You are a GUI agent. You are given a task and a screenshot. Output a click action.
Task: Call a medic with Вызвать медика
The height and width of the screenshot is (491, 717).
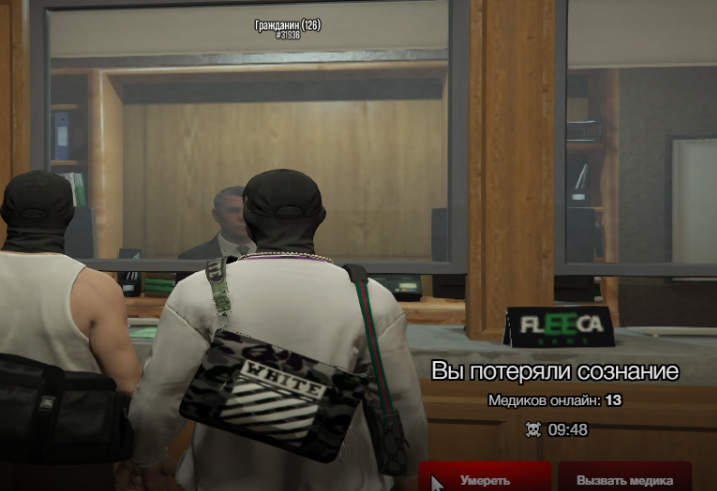624,479
